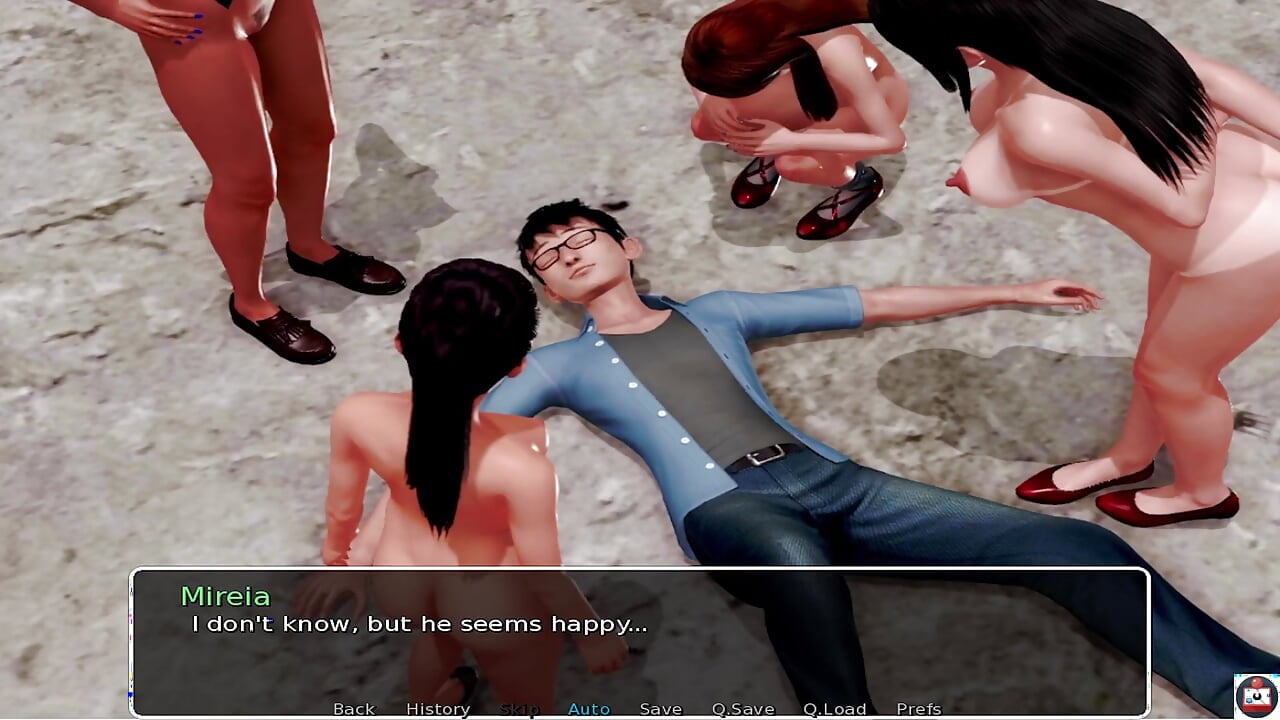Quick save with Q.Save

tap(743, 709)
